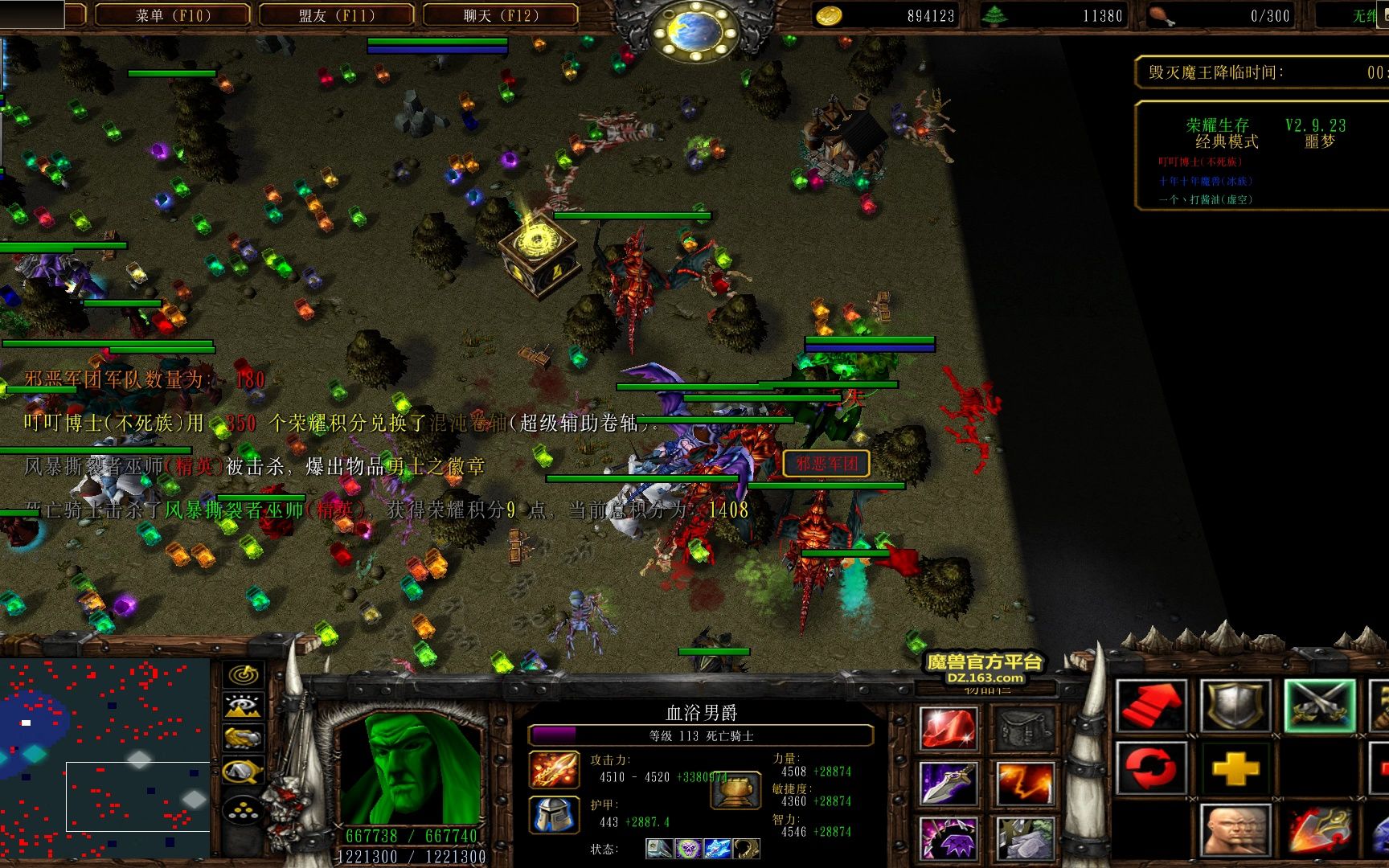Toggle minimap terrain display eye button
Viewport: 1389px width, 868px height.
(x=243, y=706)
